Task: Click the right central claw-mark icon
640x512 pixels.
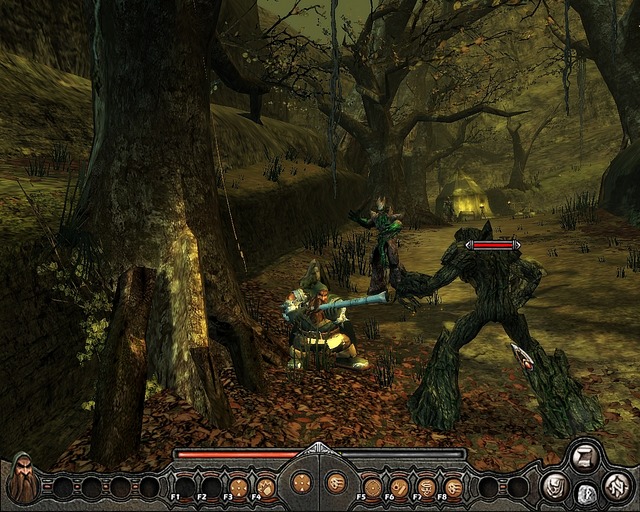Action: click(x=336, y=482)
